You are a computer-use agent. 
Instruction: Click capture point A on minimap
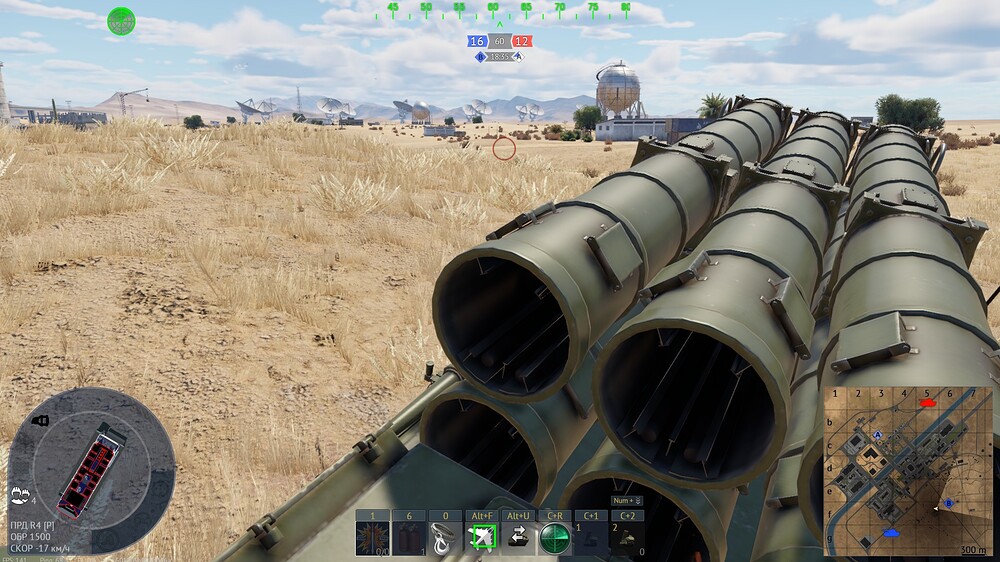click(x=877, y=435)
